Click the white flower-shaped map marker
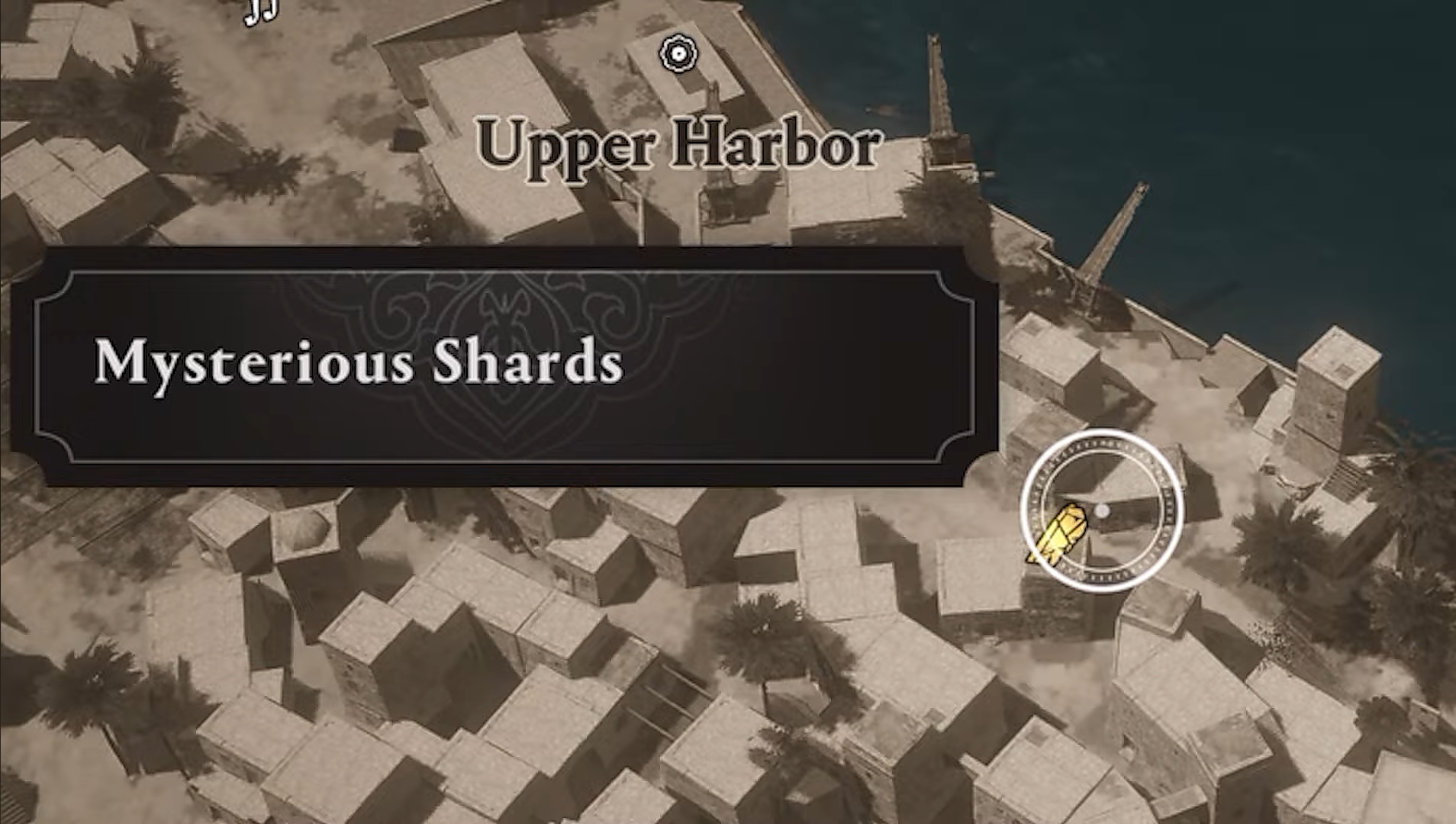1456x824 pixels. tap(678, 53)
